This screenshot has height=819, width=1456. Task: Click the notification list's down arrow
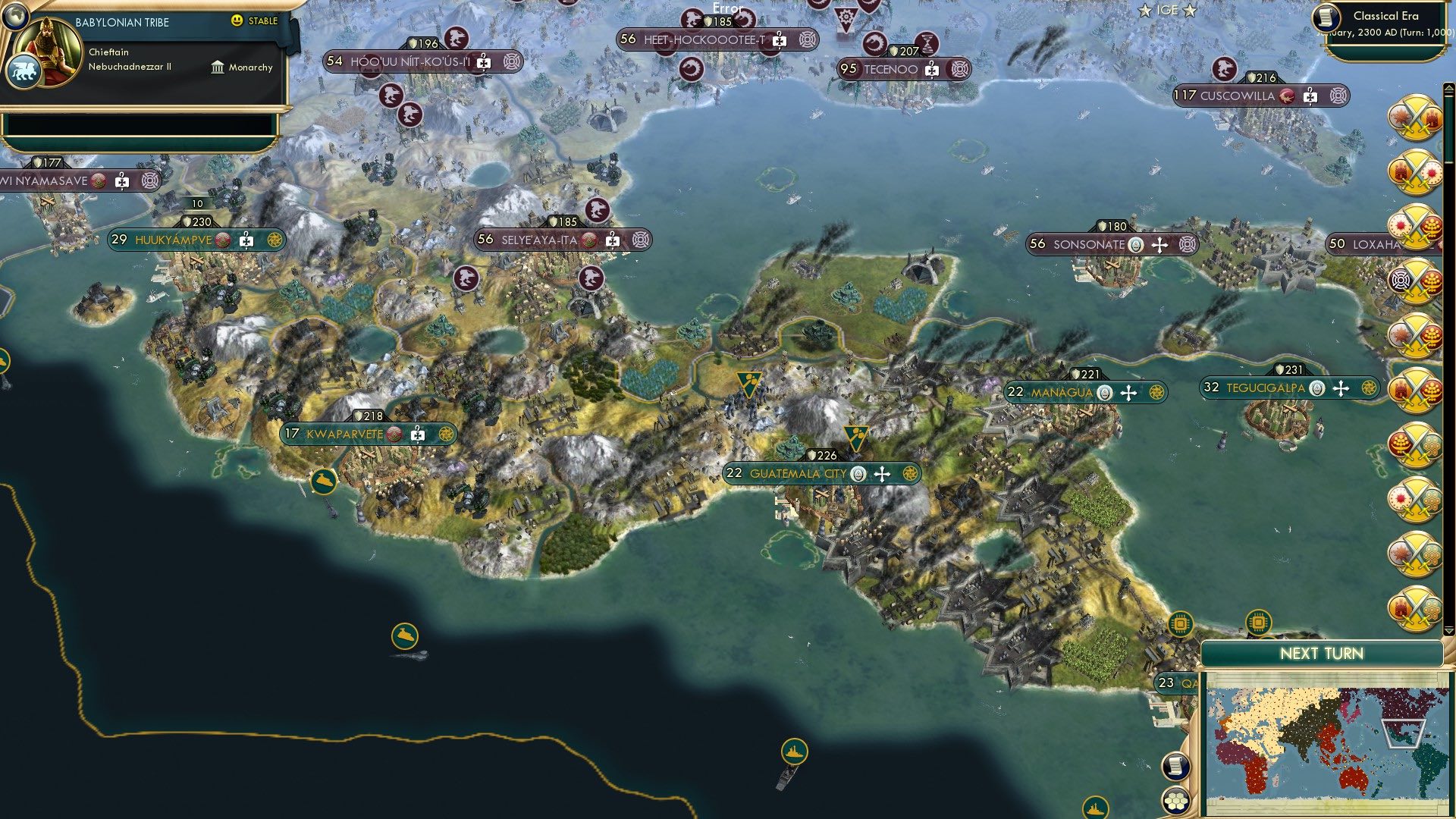pyautogui.click(x=1448, y=630)
